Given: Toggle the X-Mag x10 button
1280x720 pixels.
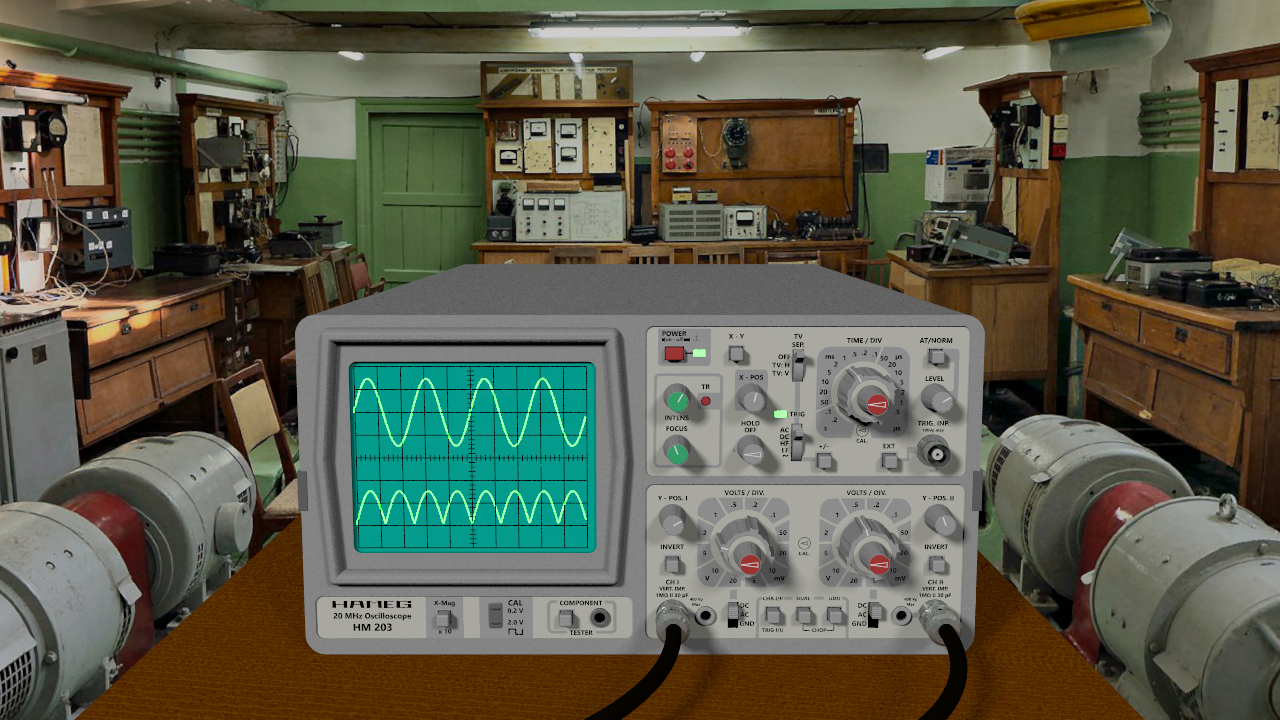Looking at the screenshot, I should point(444,621).
